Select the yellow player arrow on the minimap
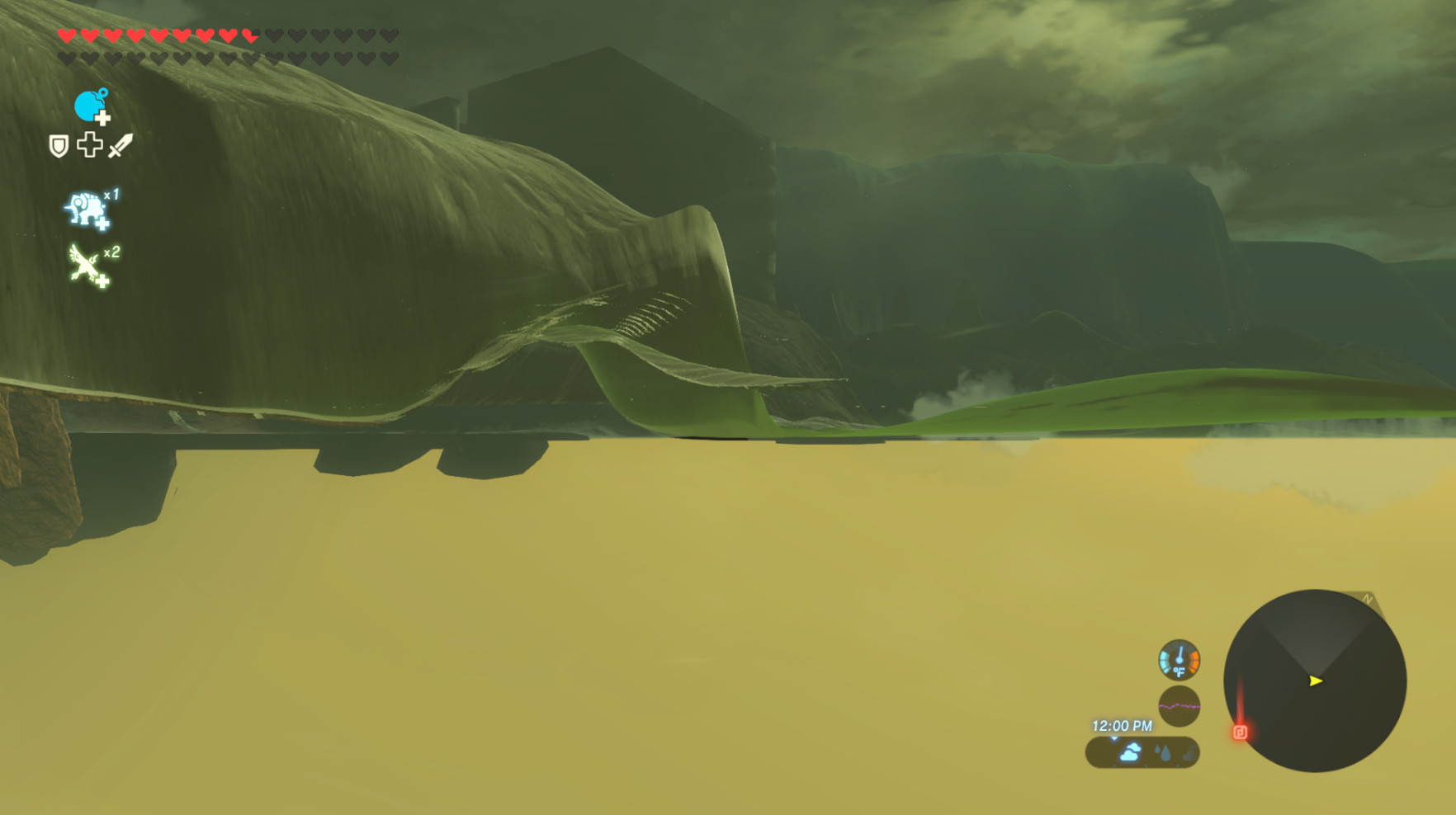Viewport: 1456px width, 815px height. 1314,681
